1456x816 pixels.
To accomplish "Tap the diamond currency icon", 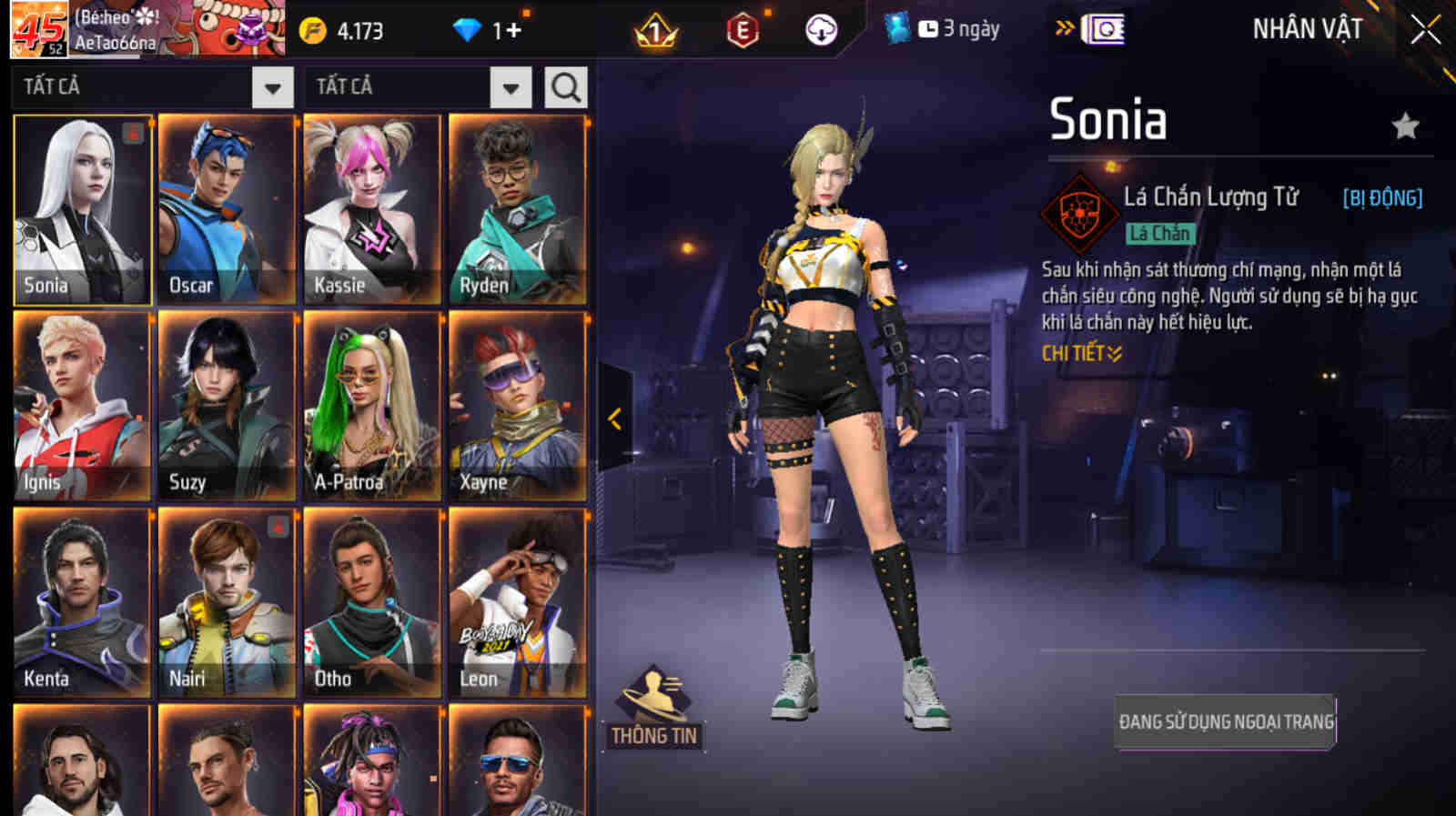I will coord(467,28).
